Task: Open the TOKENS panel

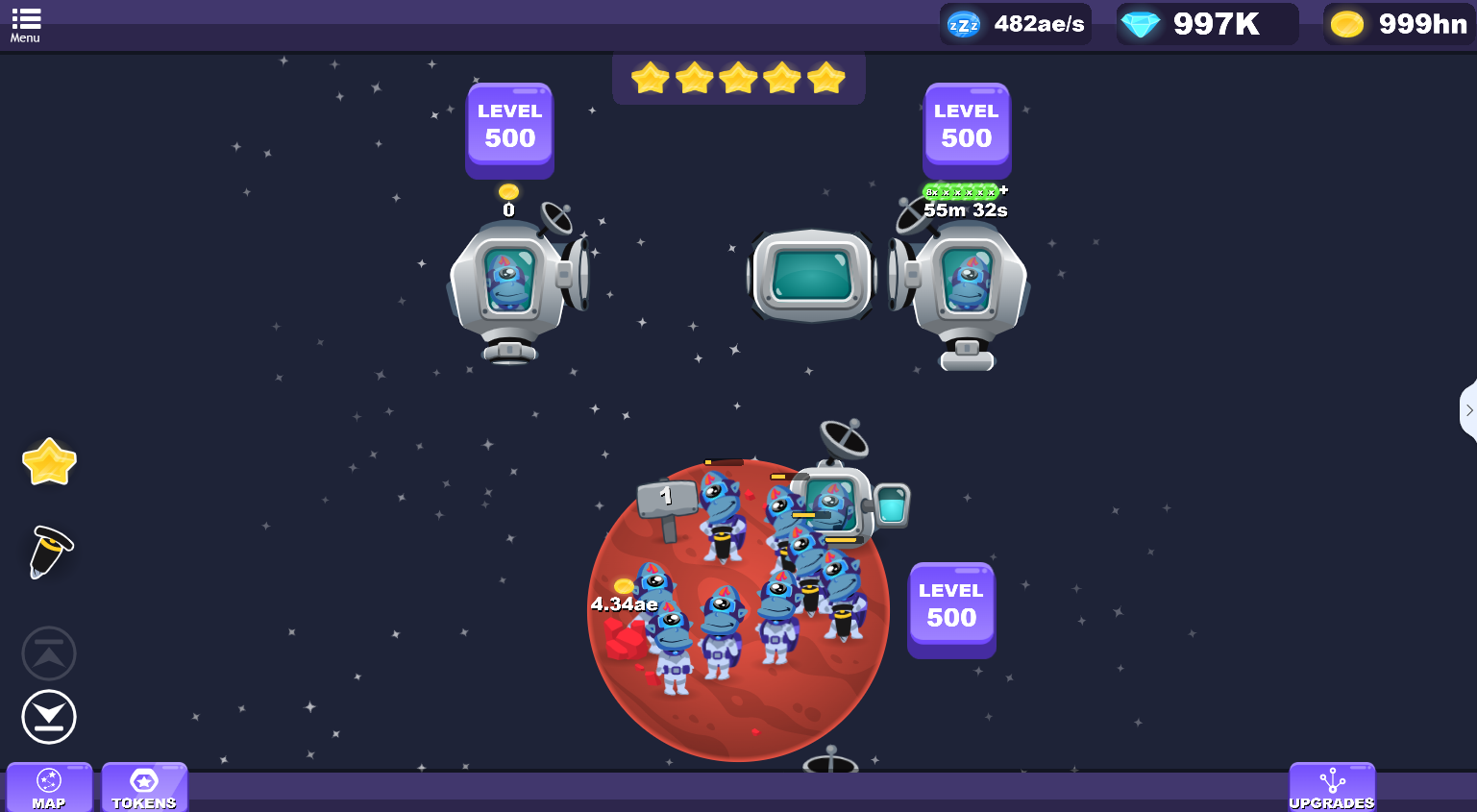Action: [x=144, y=788]
